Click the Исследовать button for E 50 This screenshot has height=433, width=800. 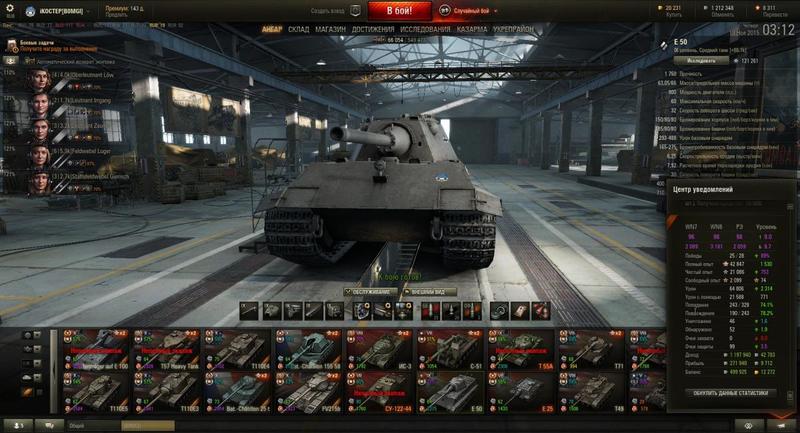(693, 60)
